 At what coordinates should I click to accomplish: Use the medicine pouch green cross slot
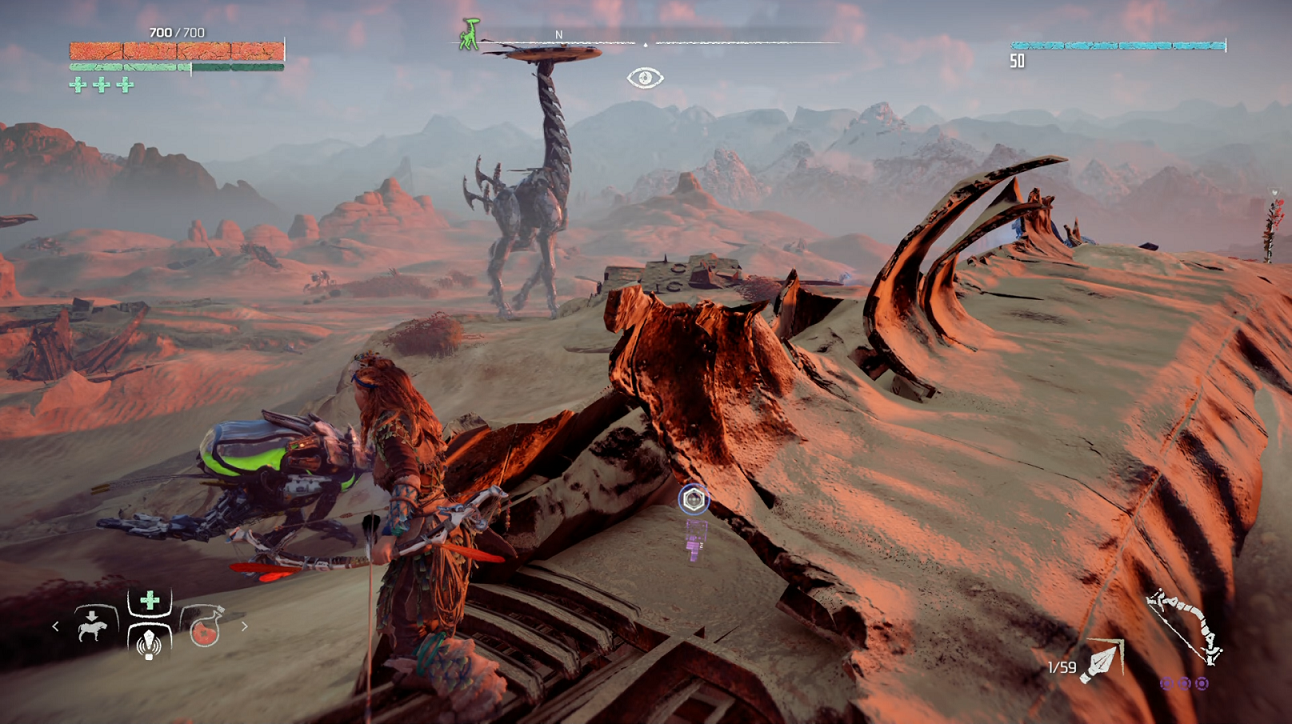(150, 600)
